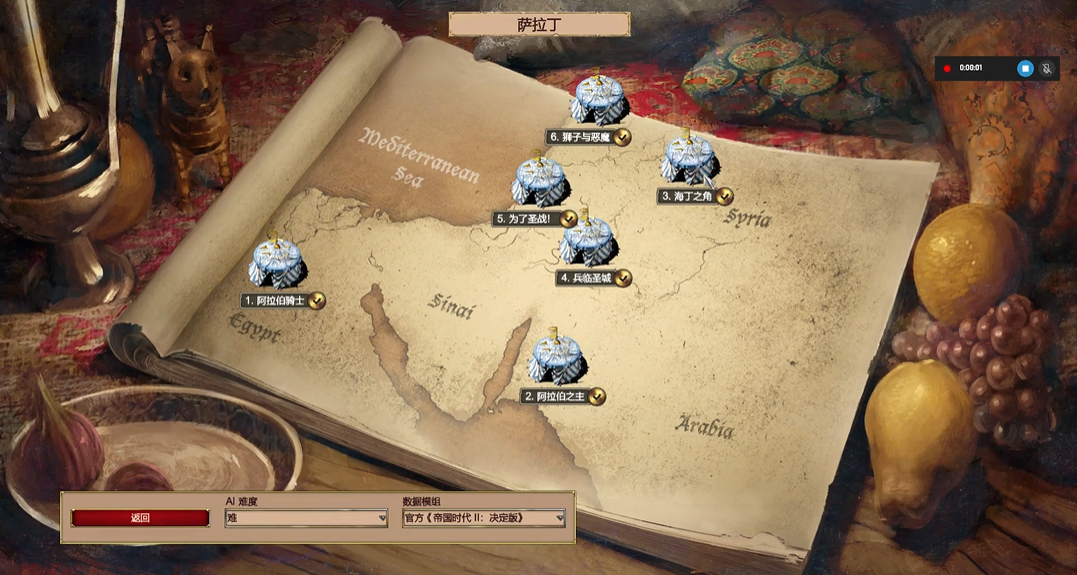Stop the screen recording
The width and height of the screenshot is (1077, 575).
[x=1024, y=68]
